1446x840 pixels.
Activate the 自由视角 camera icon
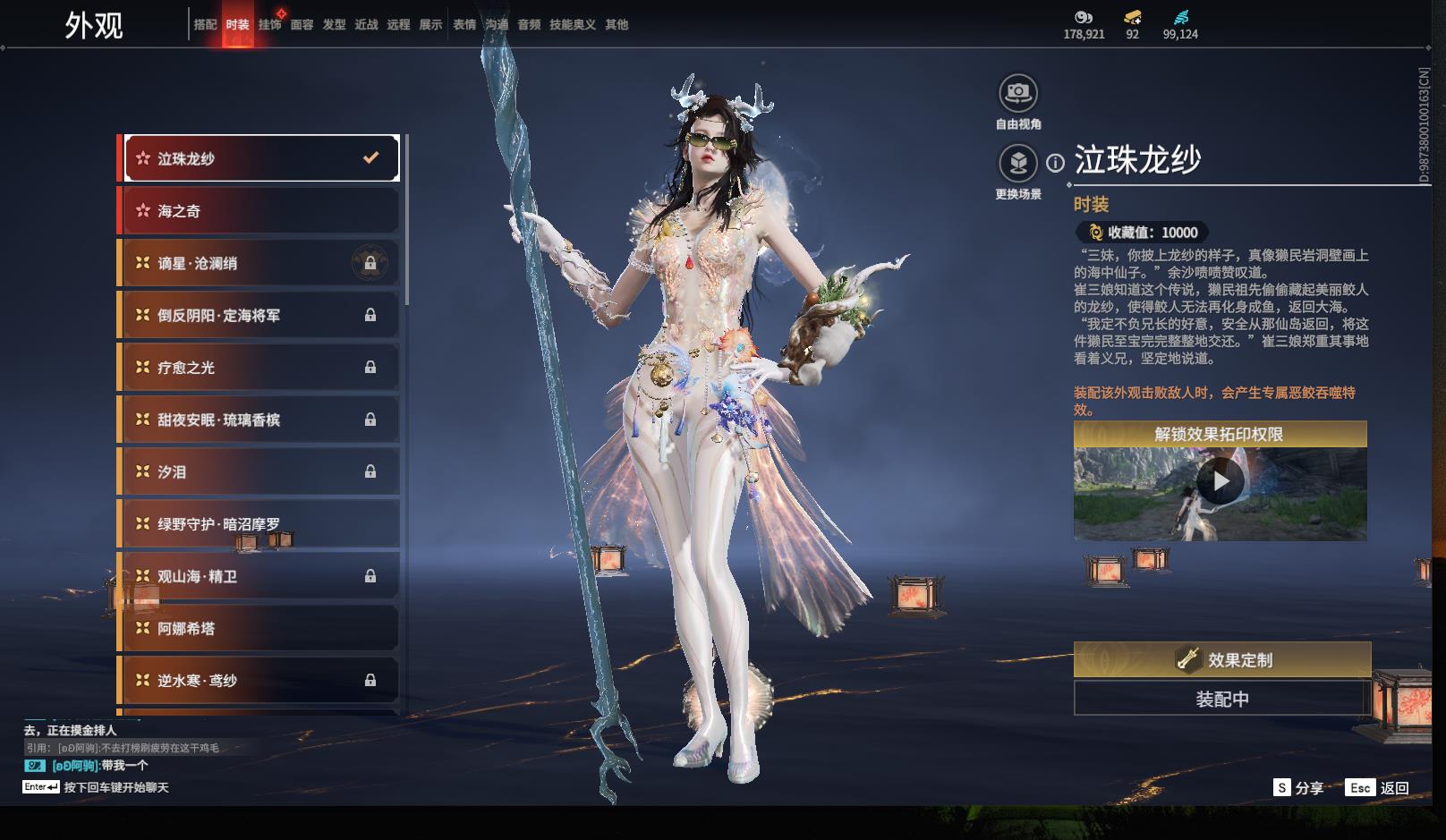(x=1018, y=93)
